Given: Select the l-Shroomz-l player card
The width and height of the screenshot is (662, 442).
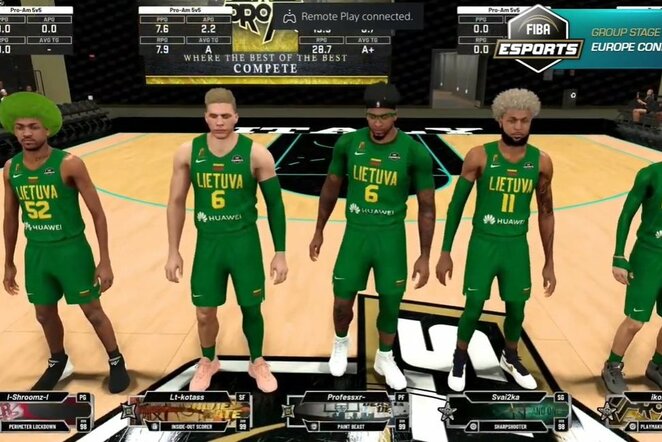Looking at the screenshot, I should coord(46,411).
